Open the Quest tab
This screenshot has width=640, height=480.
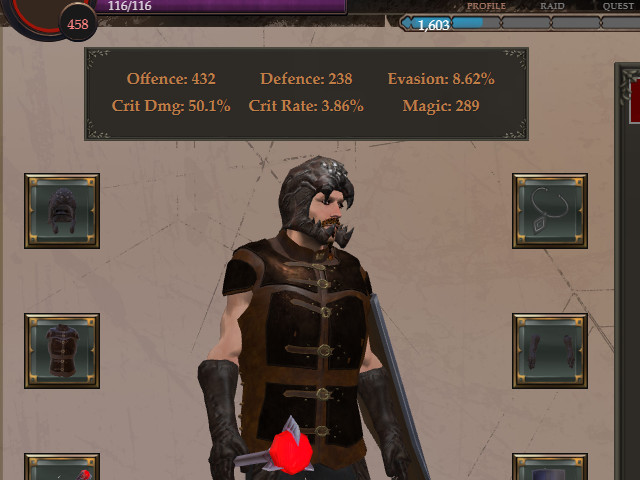(617, 6)
